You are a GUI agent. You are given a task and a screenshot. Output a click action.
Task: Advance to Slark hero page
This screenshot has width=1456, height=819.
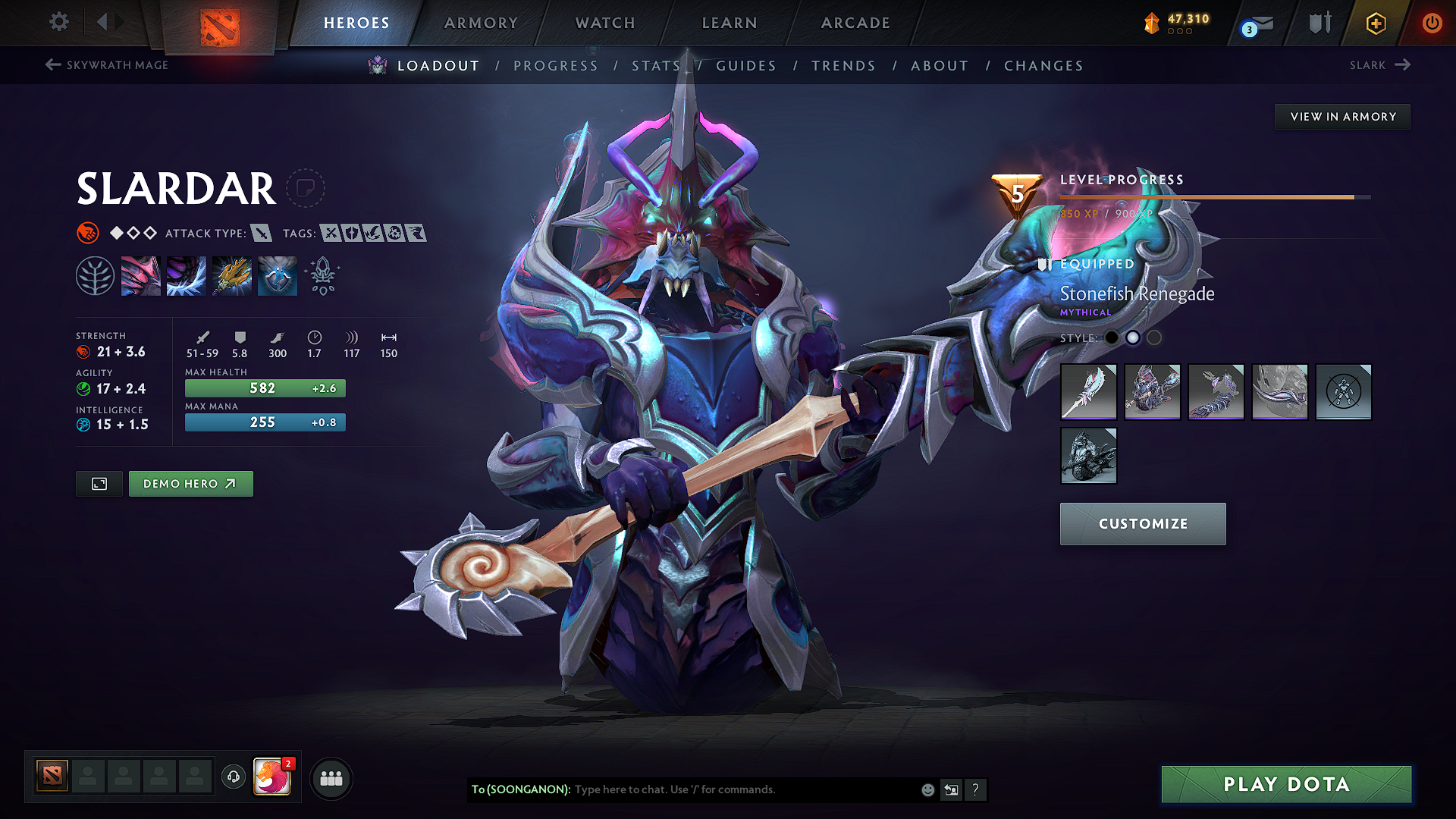tap(1380, 65)
